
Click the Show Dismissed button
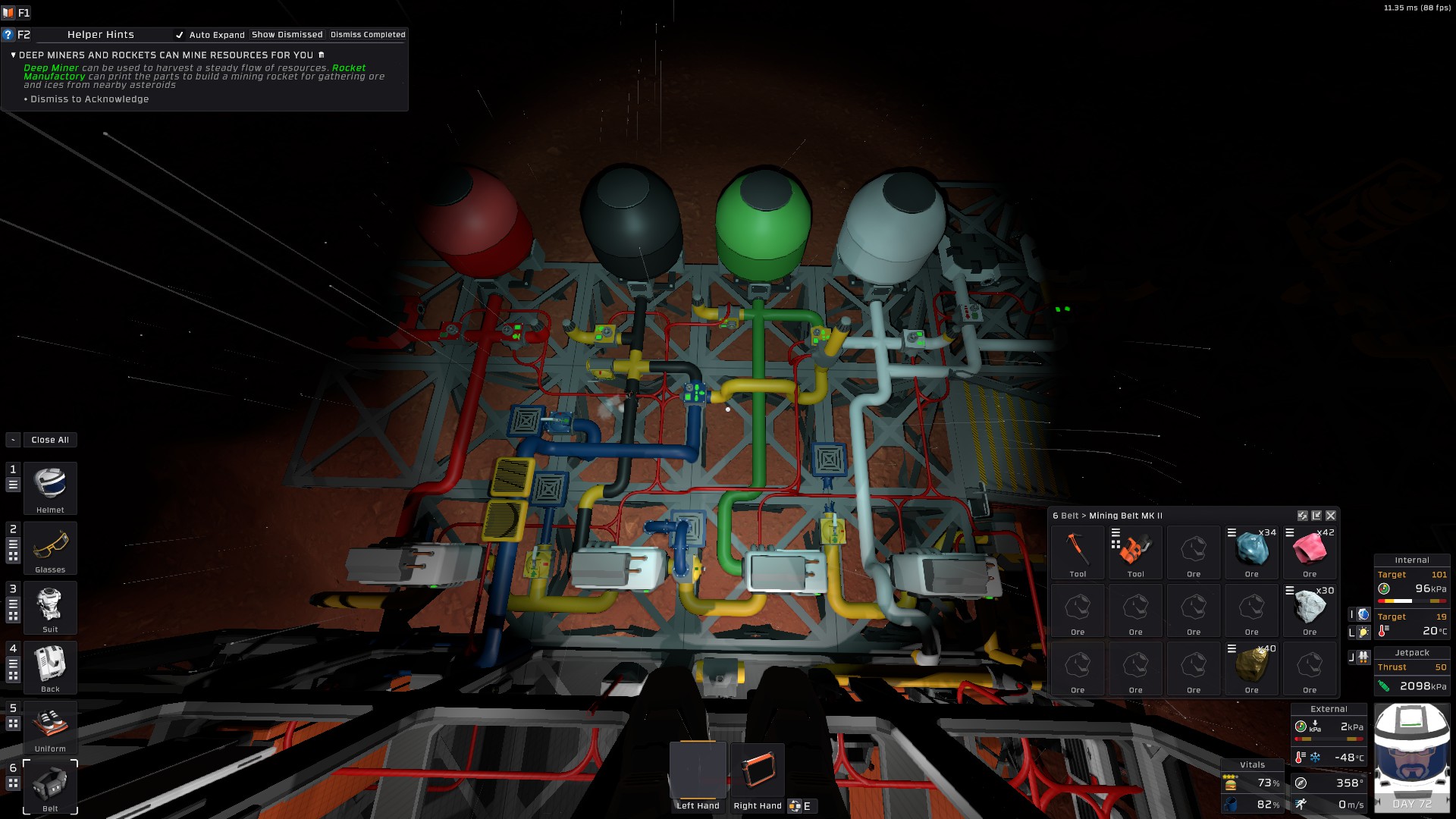click(x=287, y=35)
